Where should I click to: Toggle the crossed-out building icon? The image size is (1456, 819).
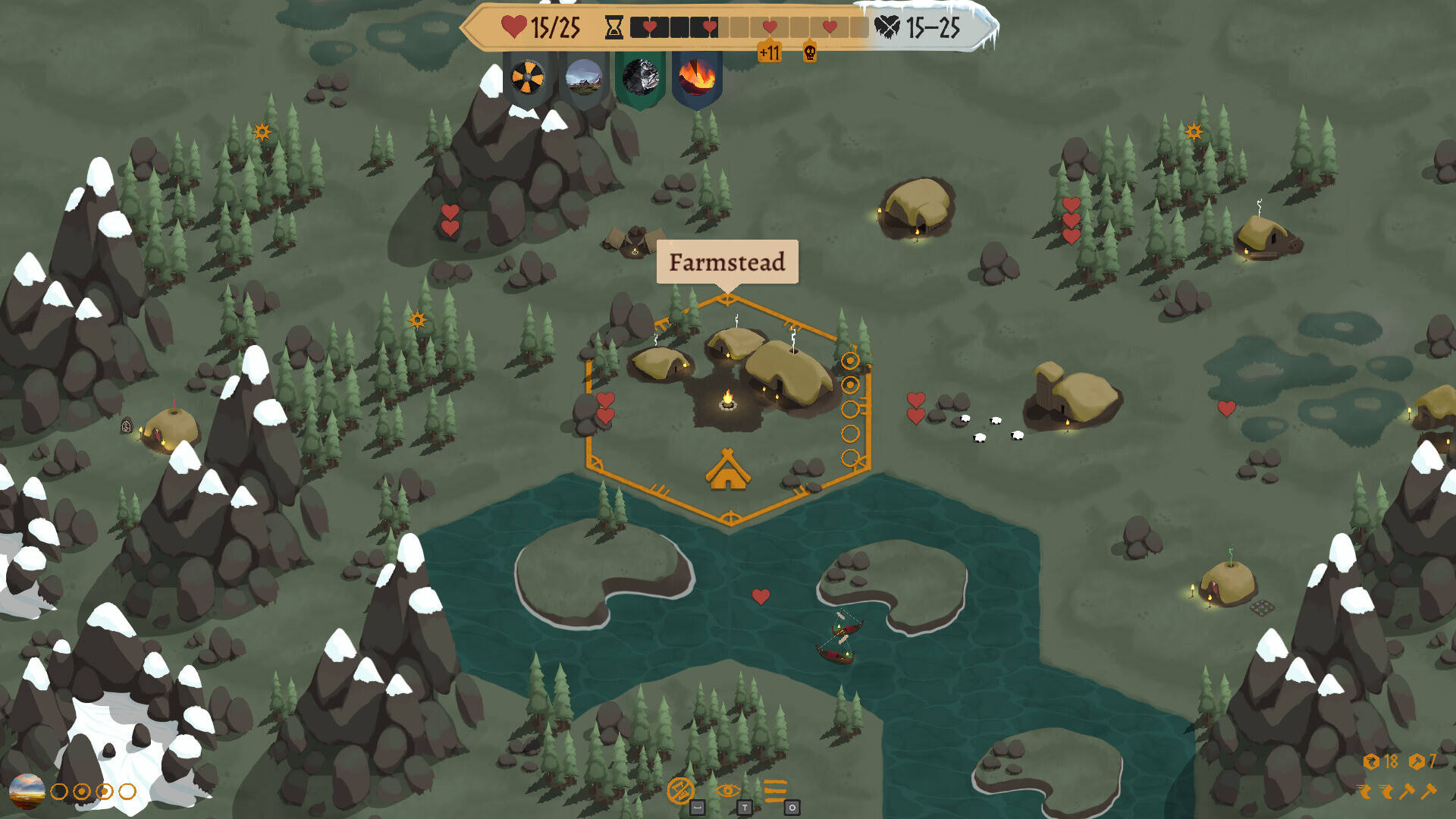(x=680, y=790)
